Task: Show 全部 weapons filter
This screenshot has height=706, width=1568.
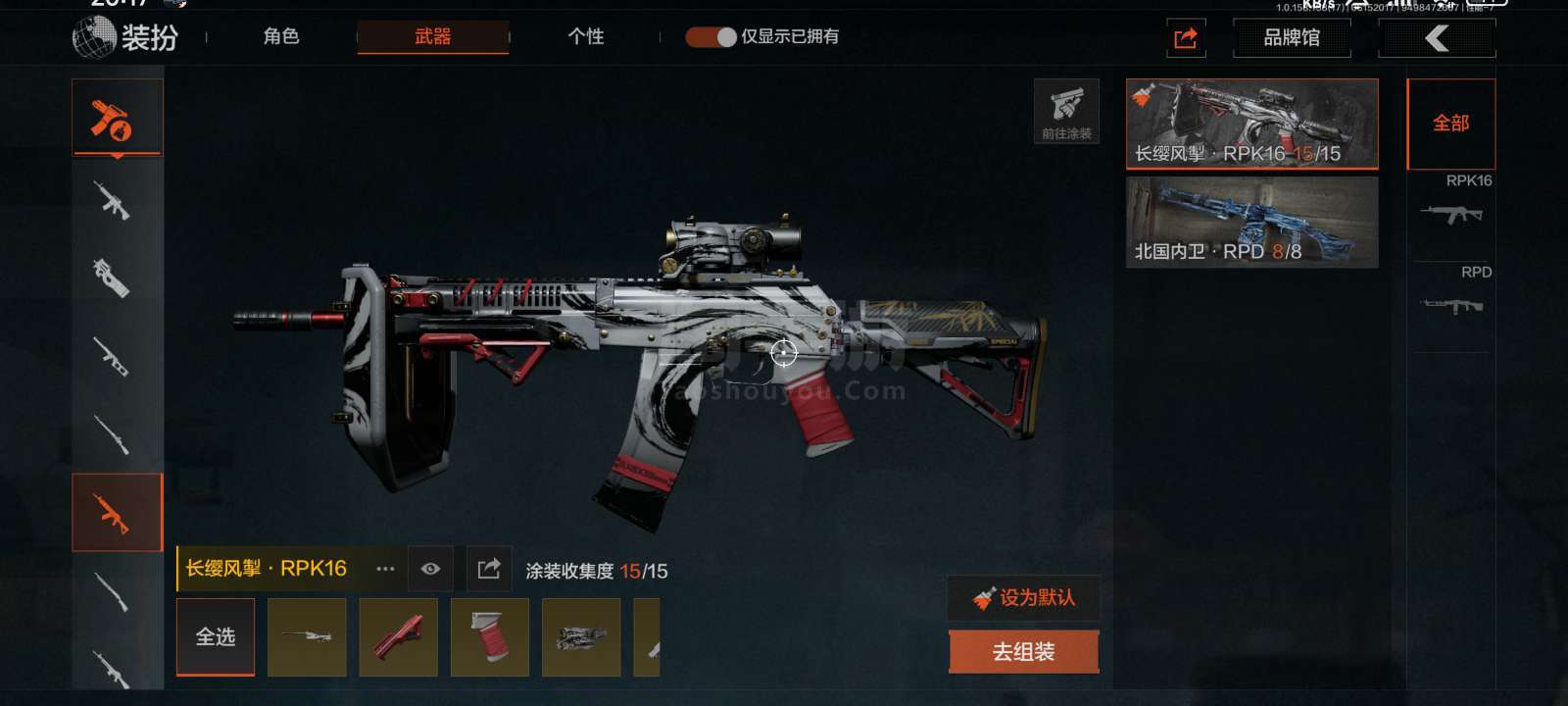Action: [x=1450, y=124]
